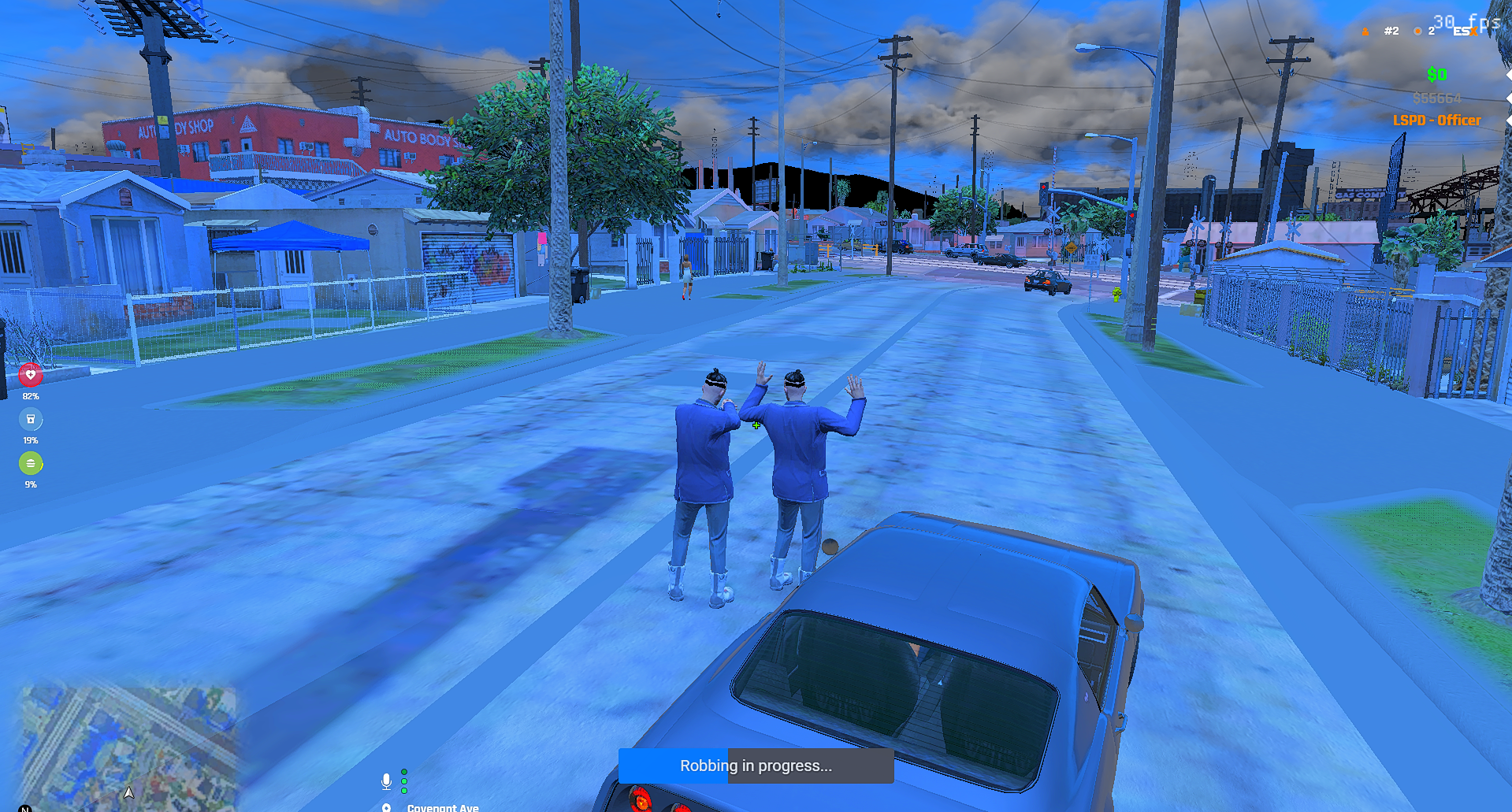Click the water cup thirst icon
1512x812 pixels.
(31, 419)
